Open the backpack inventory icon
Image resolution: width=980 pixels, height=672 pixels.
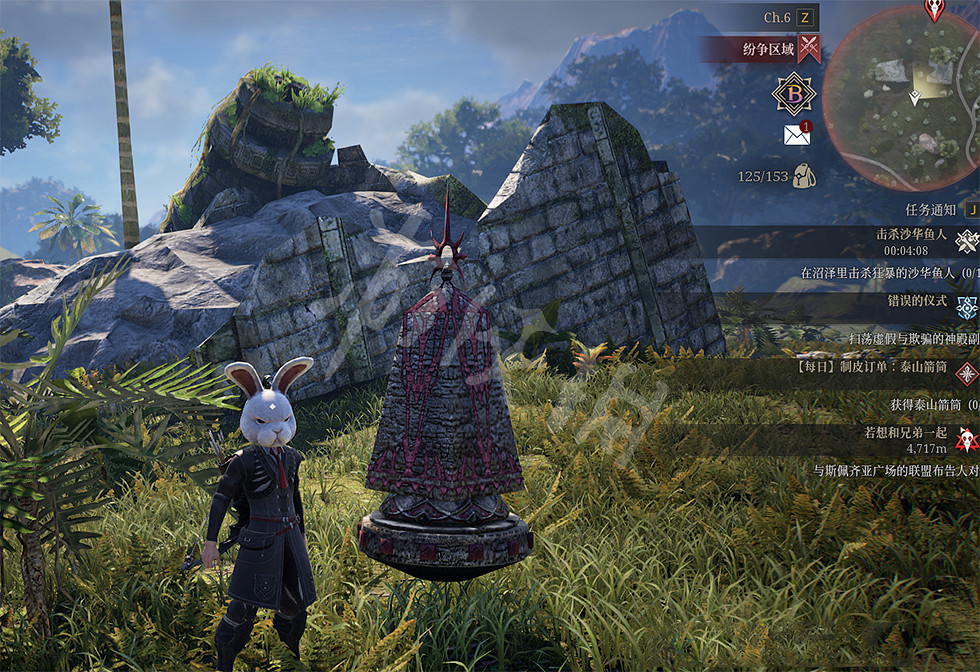[x=804, y=177]
